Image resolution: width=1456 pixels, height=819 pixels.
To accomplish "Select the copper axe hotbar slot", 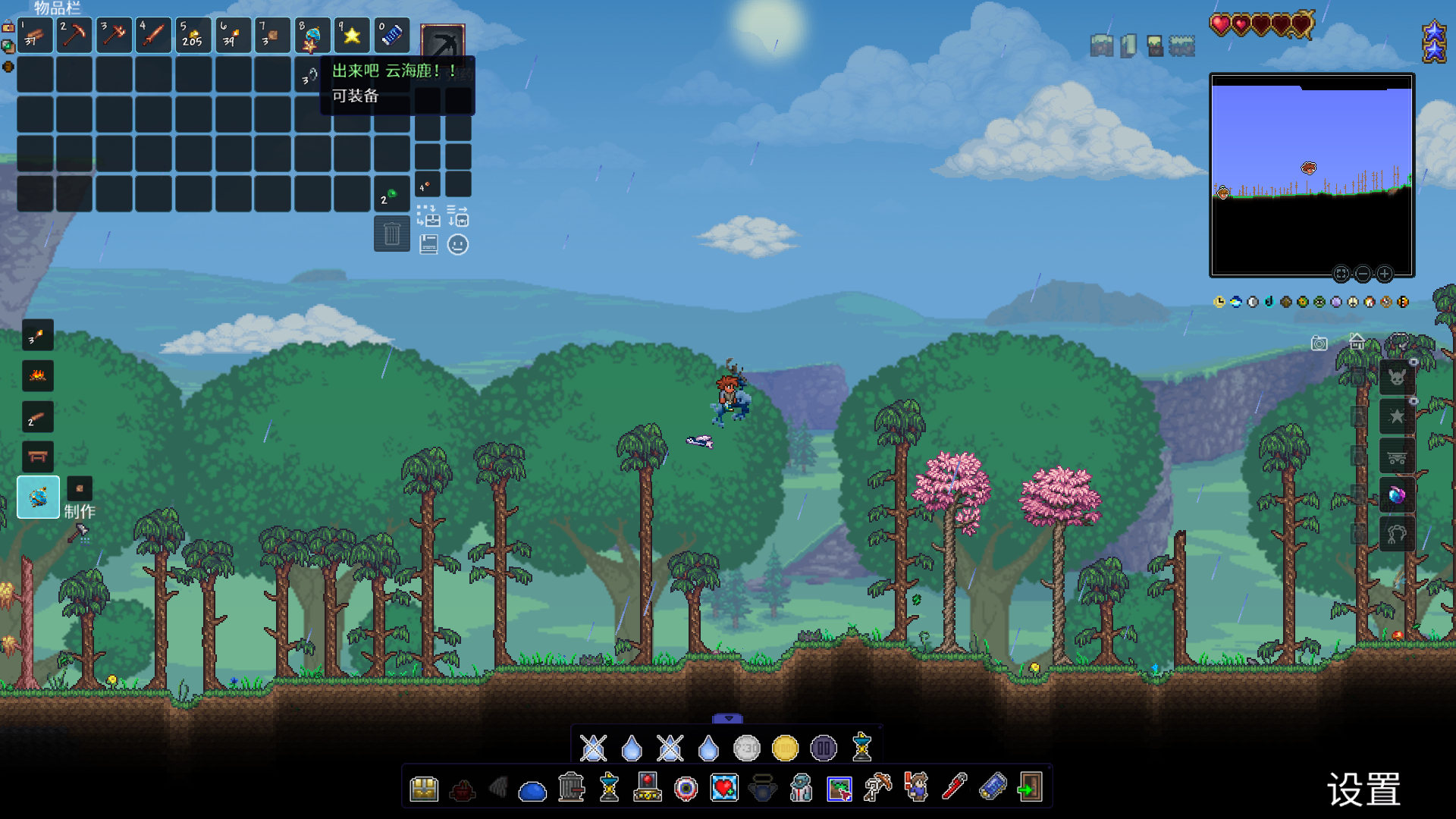I will pos(114,35).
